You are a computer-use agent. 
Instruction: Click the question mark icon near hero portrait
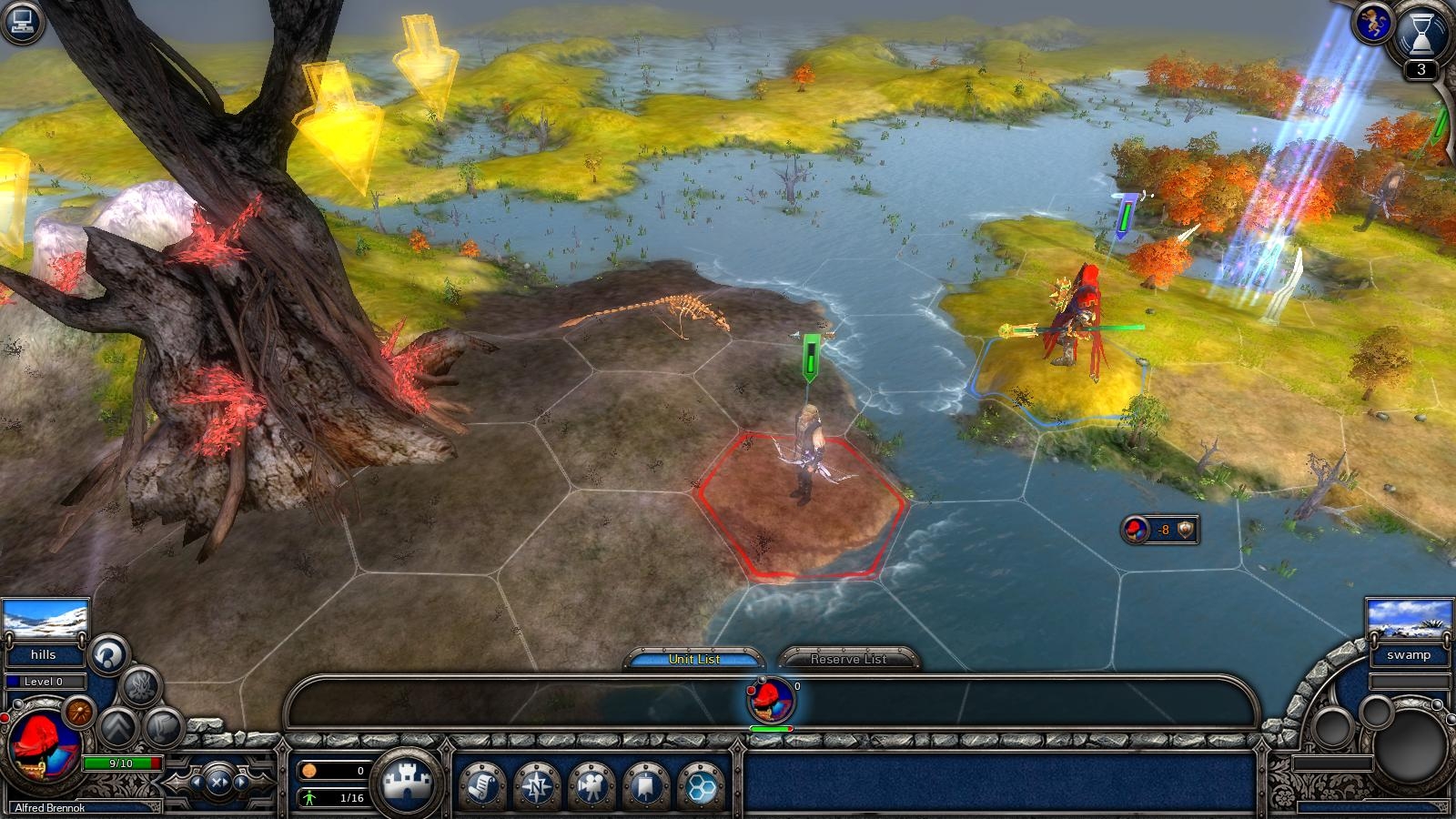click(106, 655)
